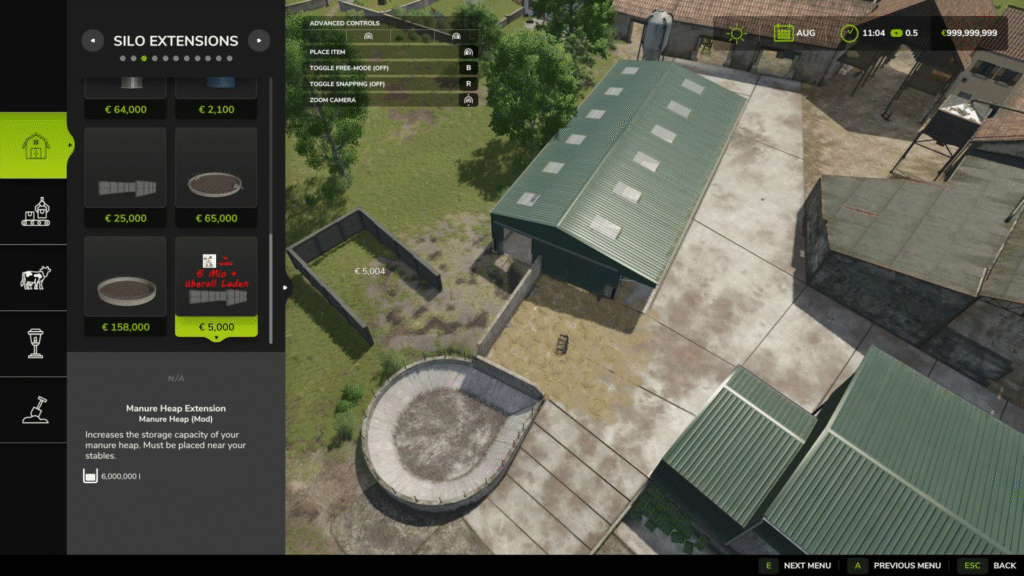Switch to the animals cow category
This screenshot has height=576, width=1024.
34,278
